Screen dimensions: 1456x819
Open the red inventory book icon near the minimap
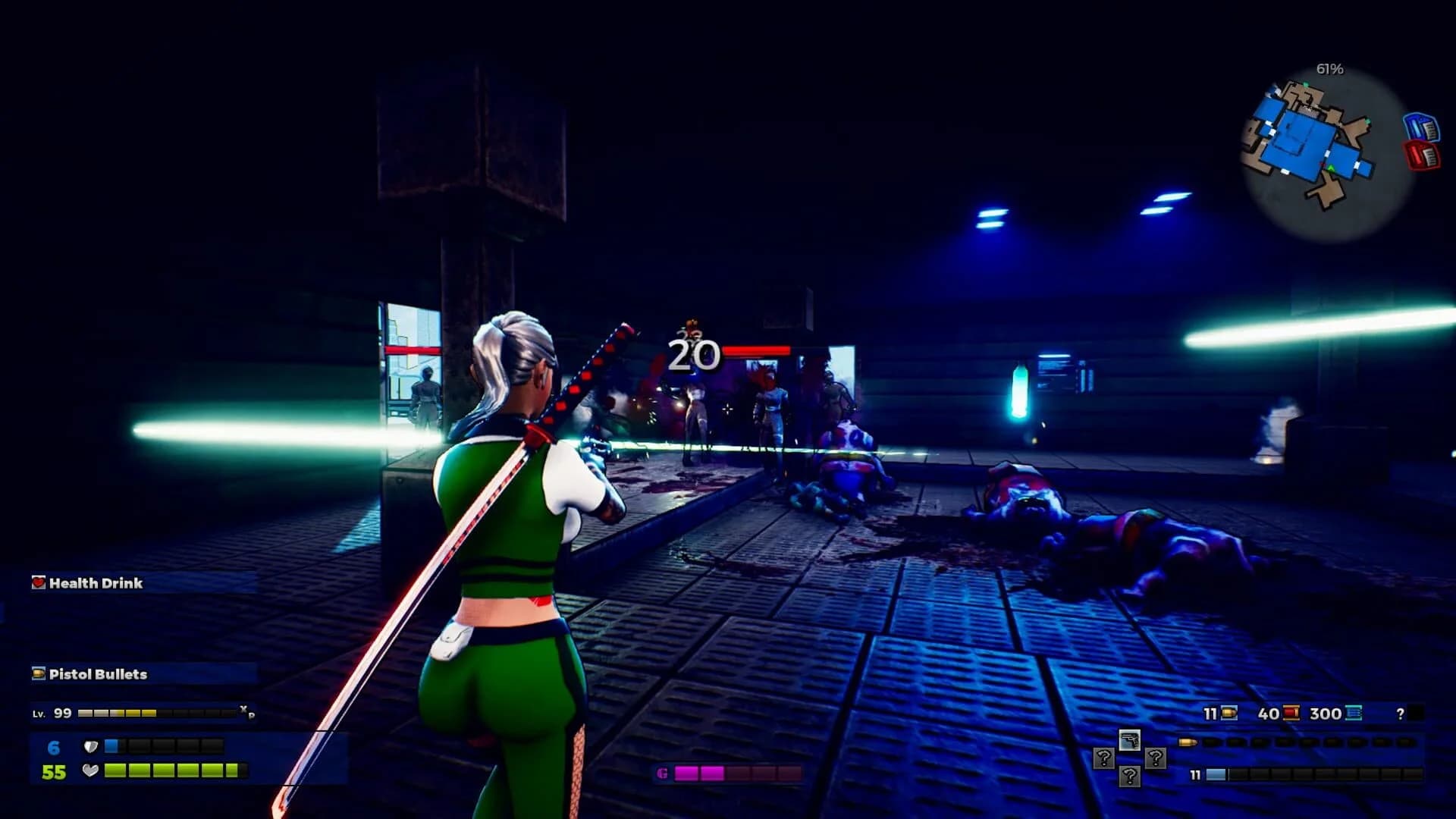click(1423, 155)
